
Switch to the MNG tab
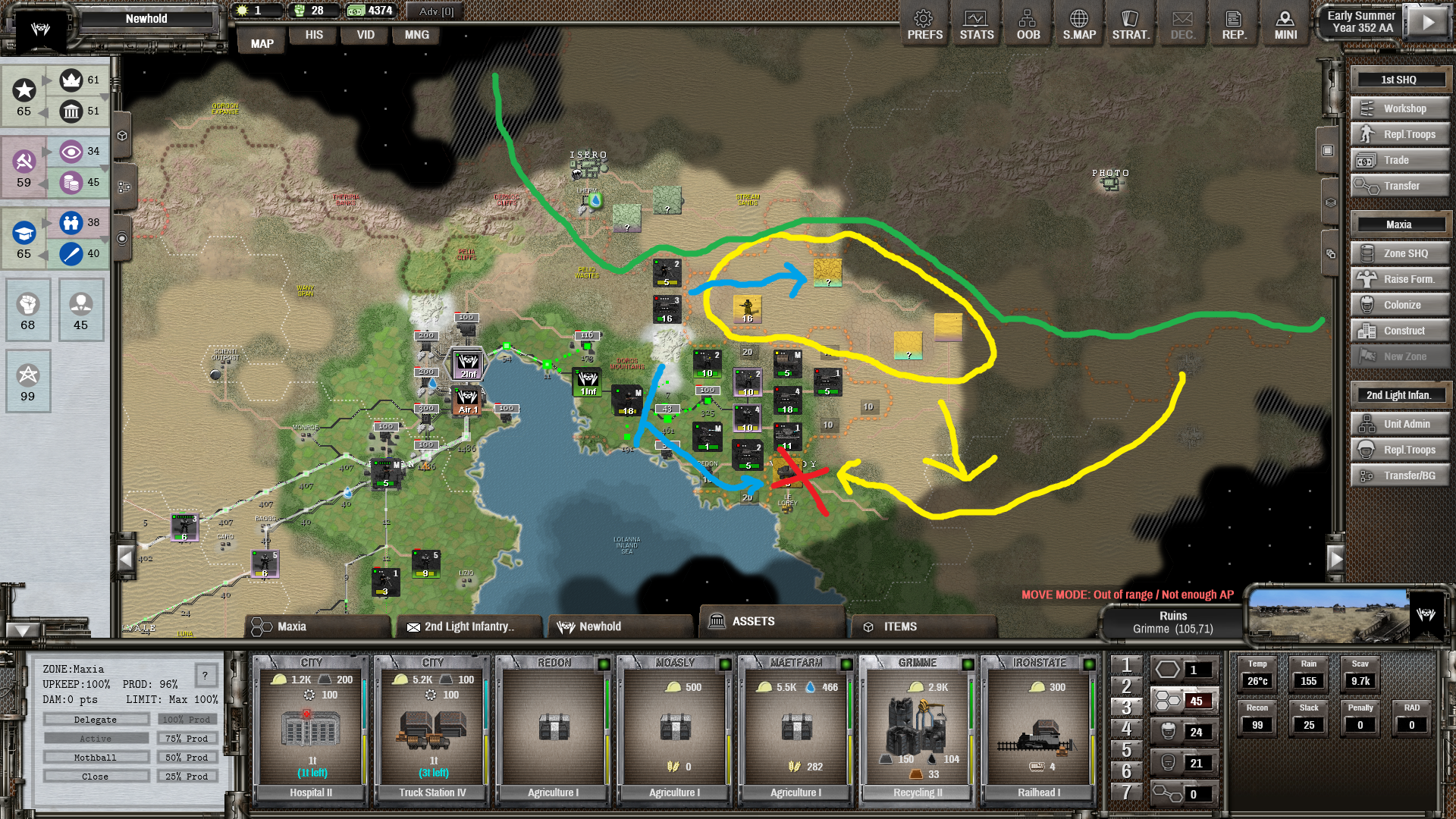click(x=416, y=35)
